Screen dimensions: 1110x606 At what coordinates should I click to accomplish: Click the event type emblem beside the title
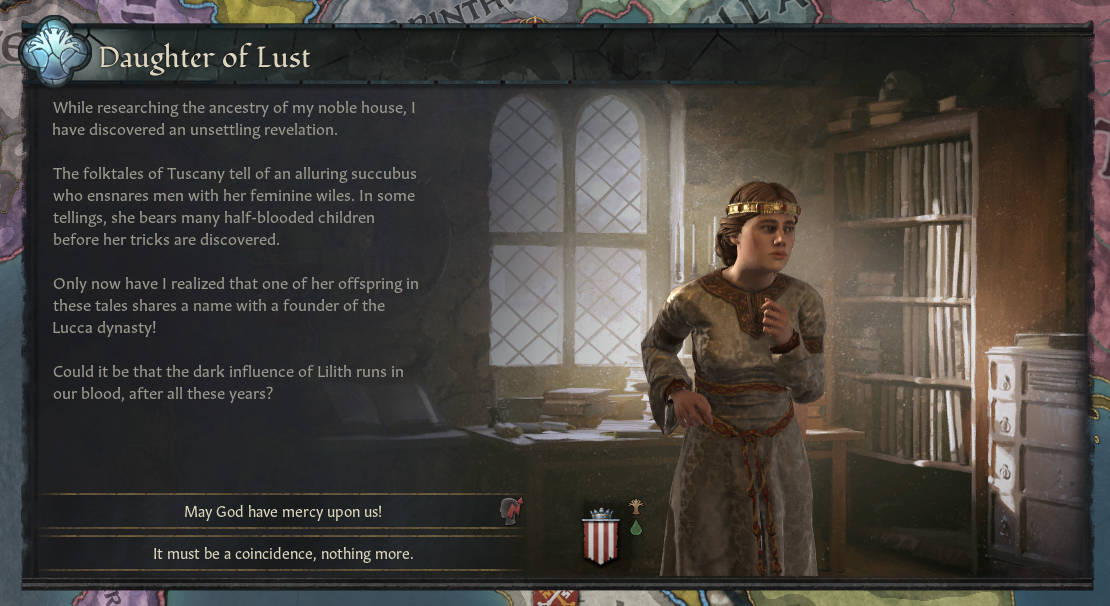pos(57,58)
